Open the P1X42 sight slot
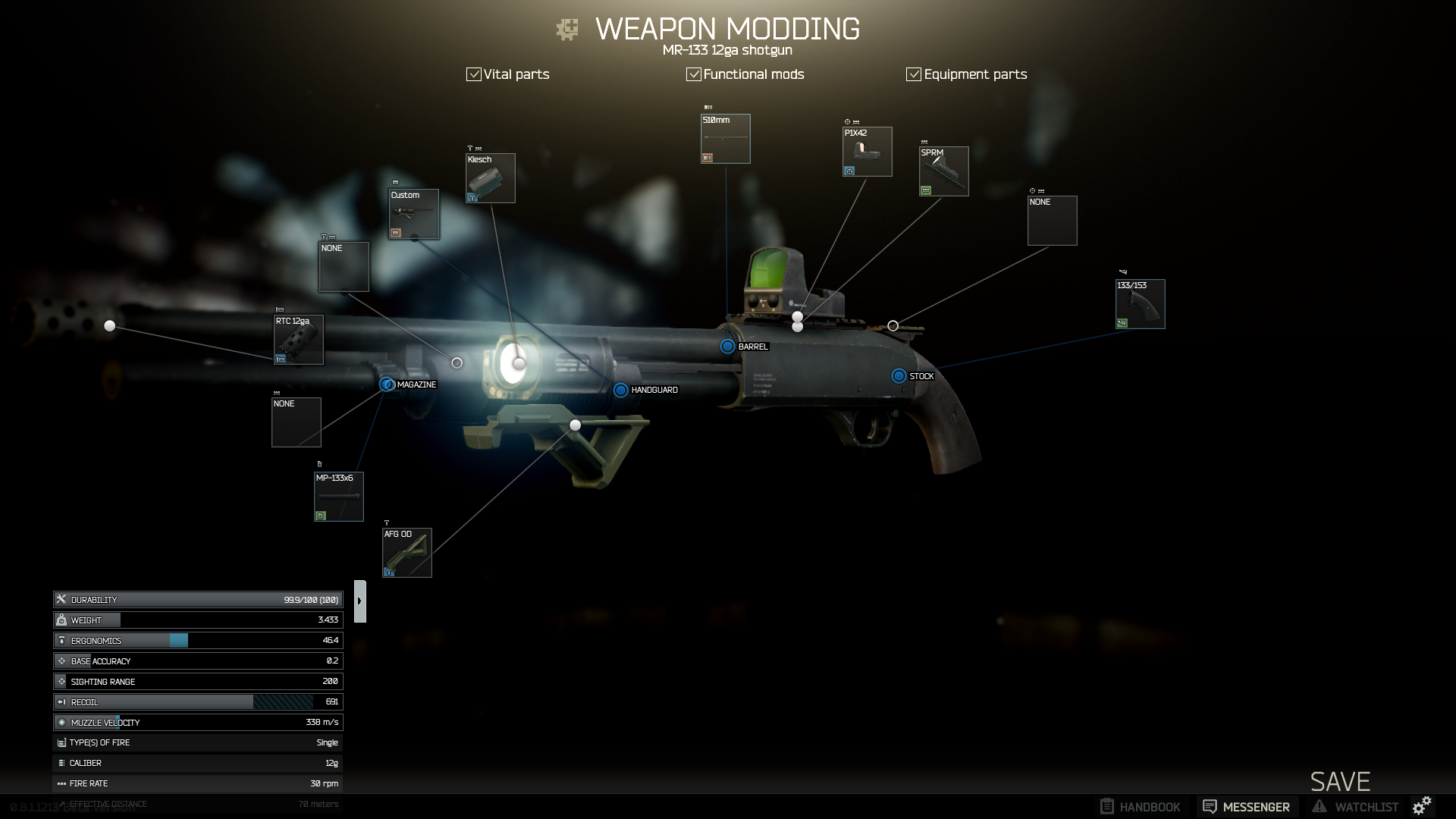 pos(868,152)
